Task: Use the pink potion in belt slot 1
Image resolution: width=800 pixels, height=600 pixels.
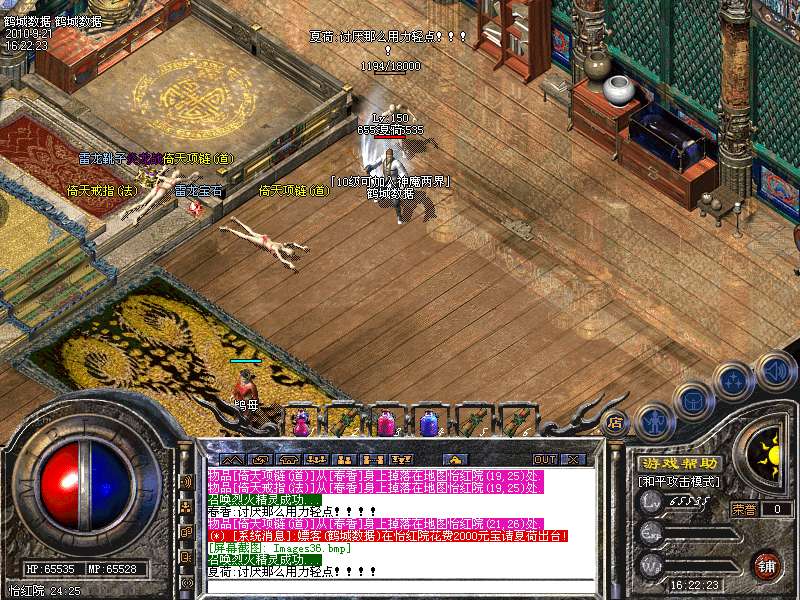Action: pyautogui.click(x=301, y=422)
